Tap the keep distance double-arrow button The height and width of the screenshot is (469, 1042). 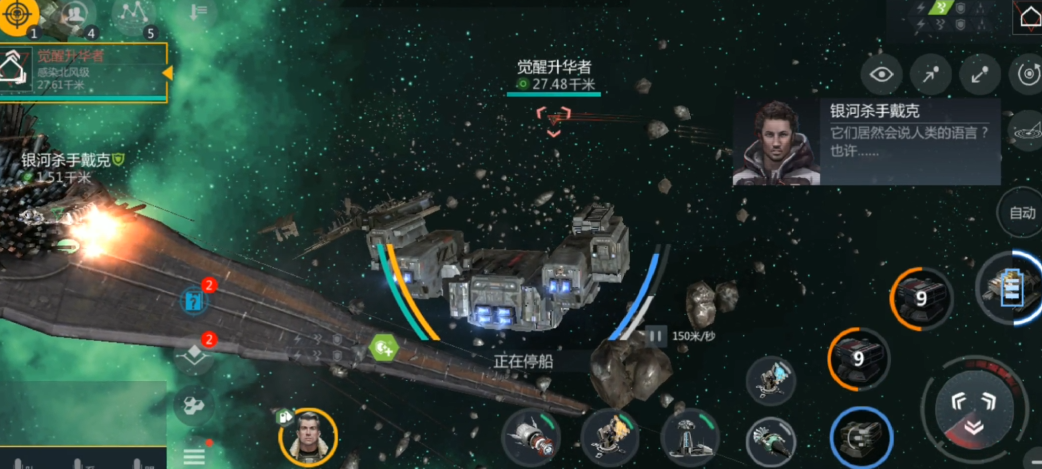[980, 73]
